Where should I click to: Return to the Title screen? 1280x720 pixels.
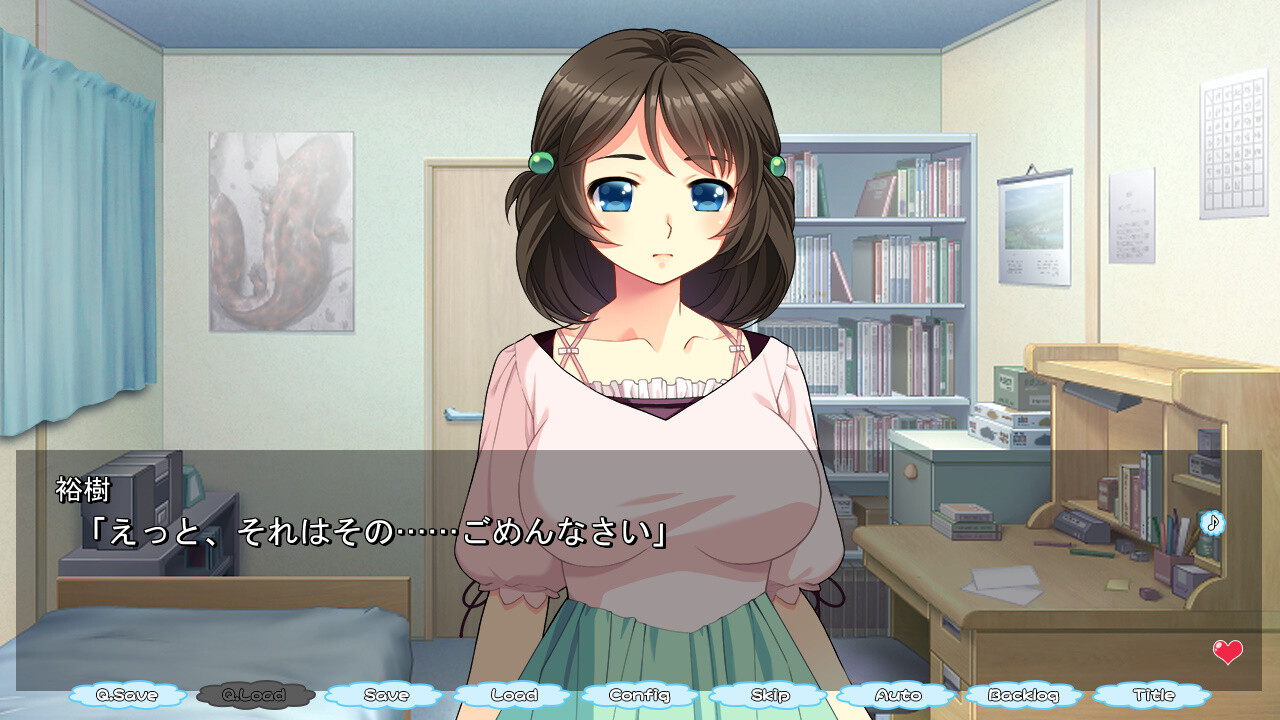1152,695
